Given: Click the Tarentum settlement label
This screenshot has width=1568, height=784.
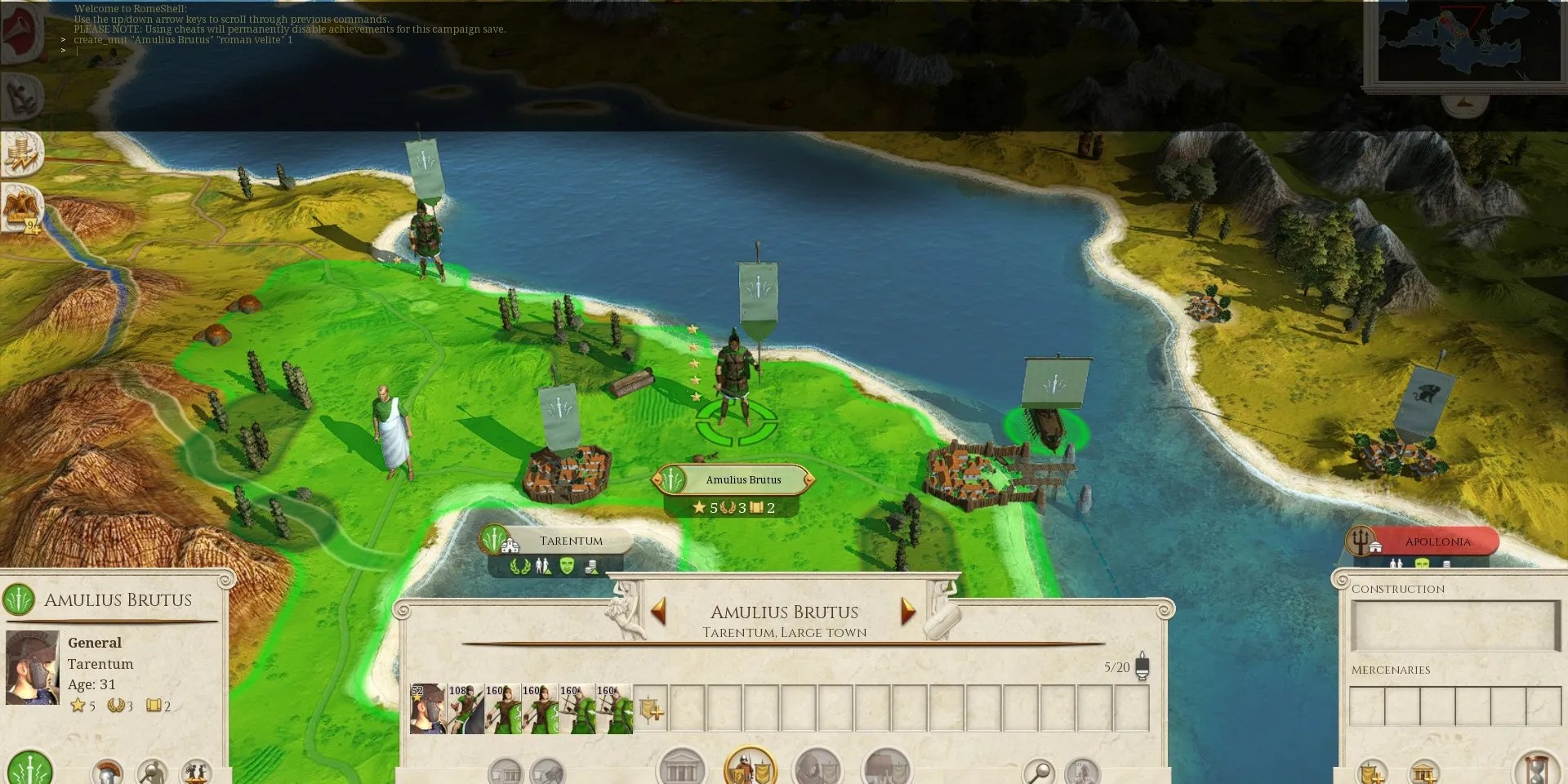Looking at the screenshot, I should (x=570, y=541).
